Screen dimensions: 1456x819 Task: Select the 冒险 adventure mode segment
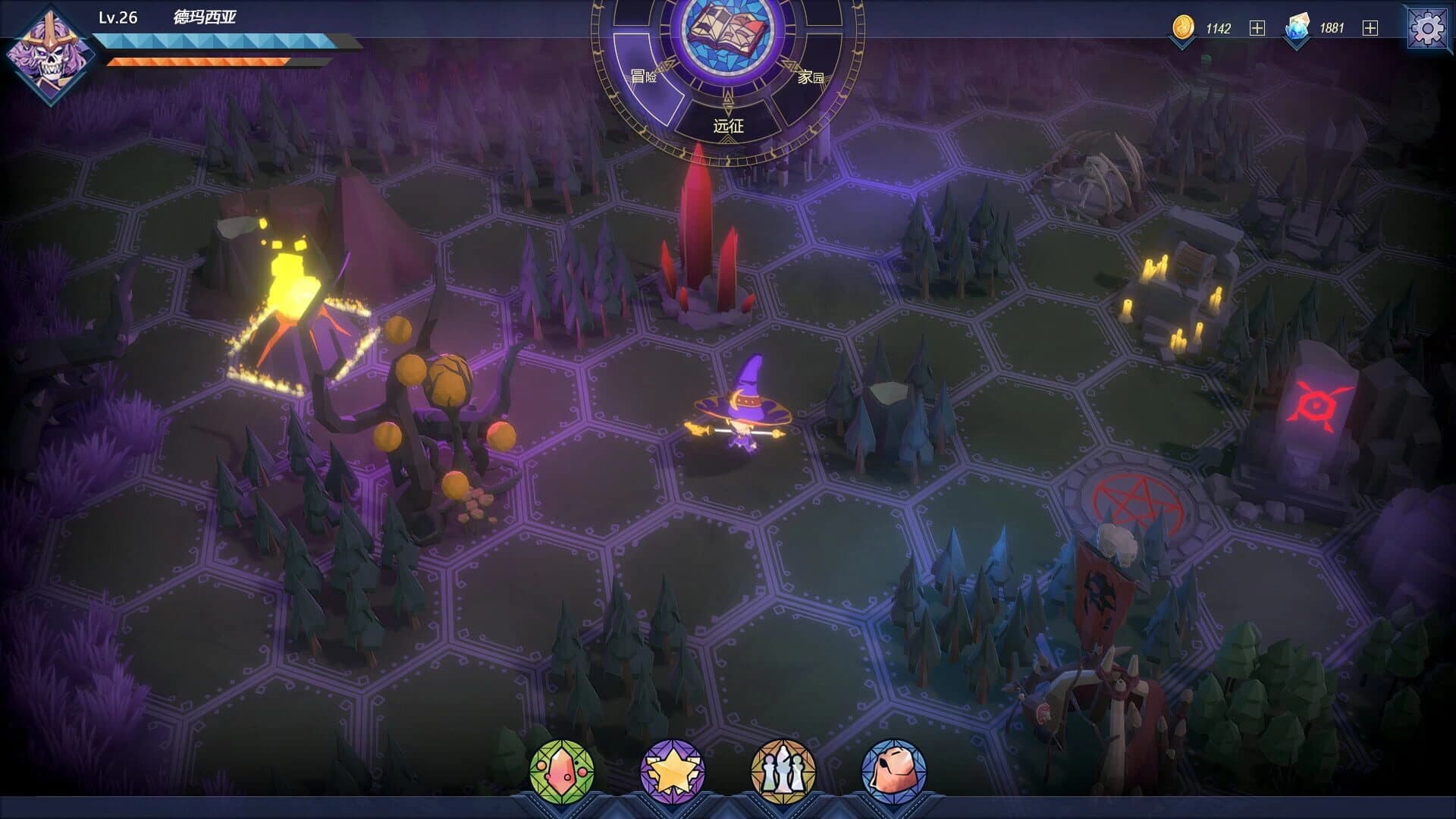coord(645,76)
